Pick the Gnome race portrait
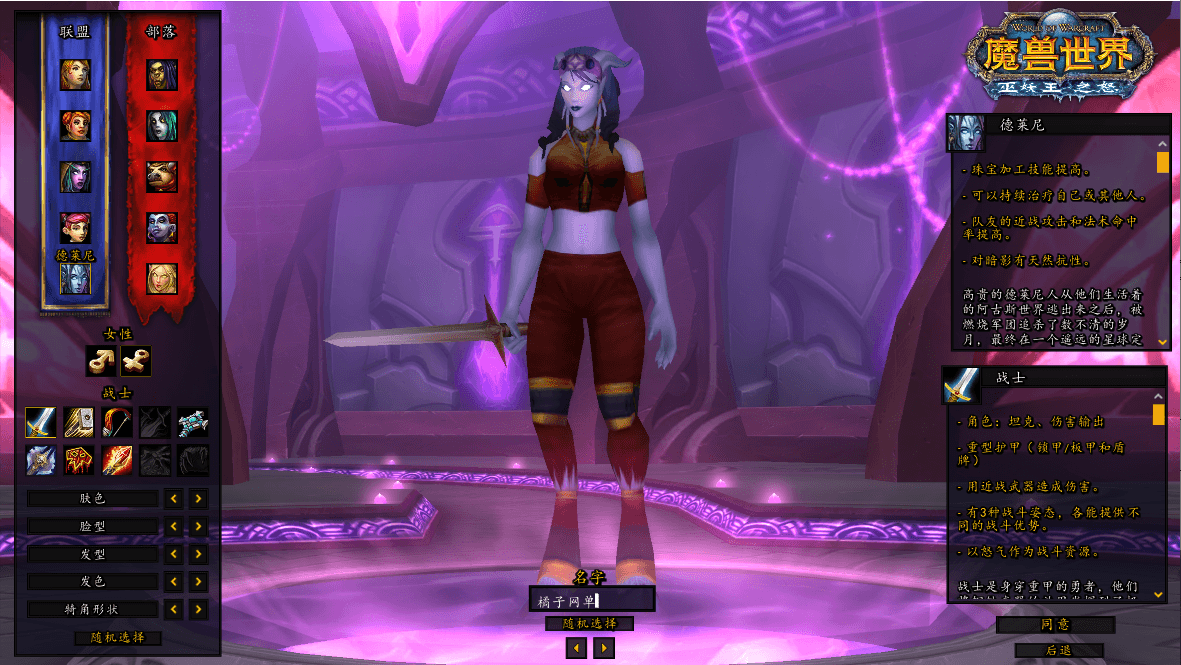This screenshot has width=1181, height=665. tap(75, 227)
